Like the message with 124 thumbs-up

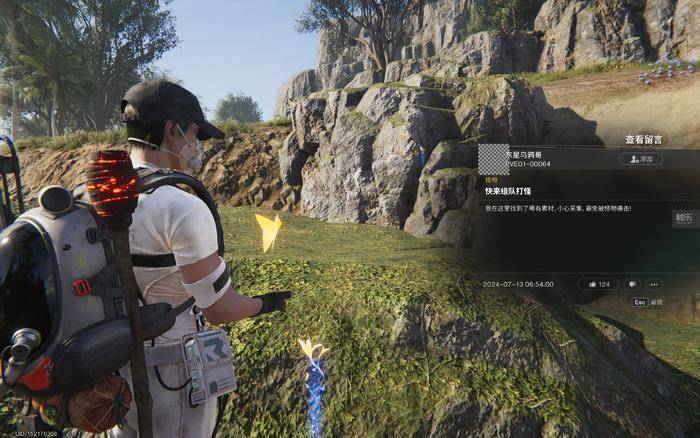pyautogui.click(x=598, y=284)
